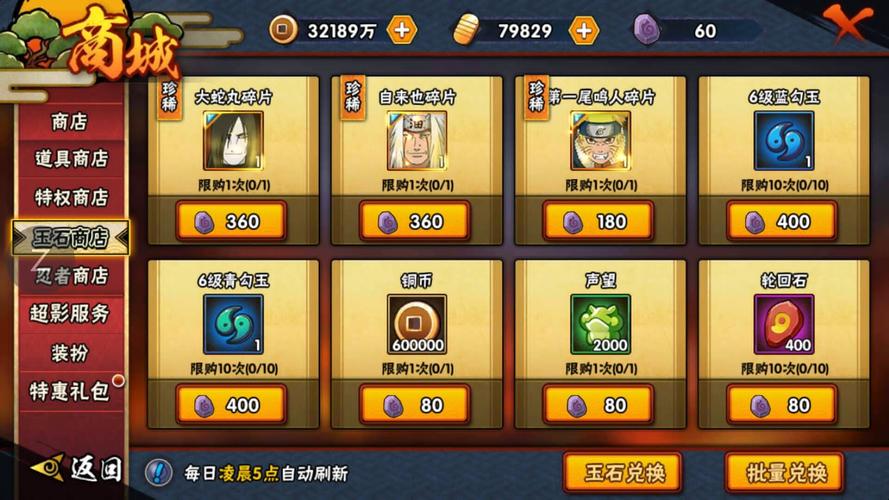
Task: Buy 600000 铜币 for 80 jade
Action: pyautogui.click(x=415, y=405)
